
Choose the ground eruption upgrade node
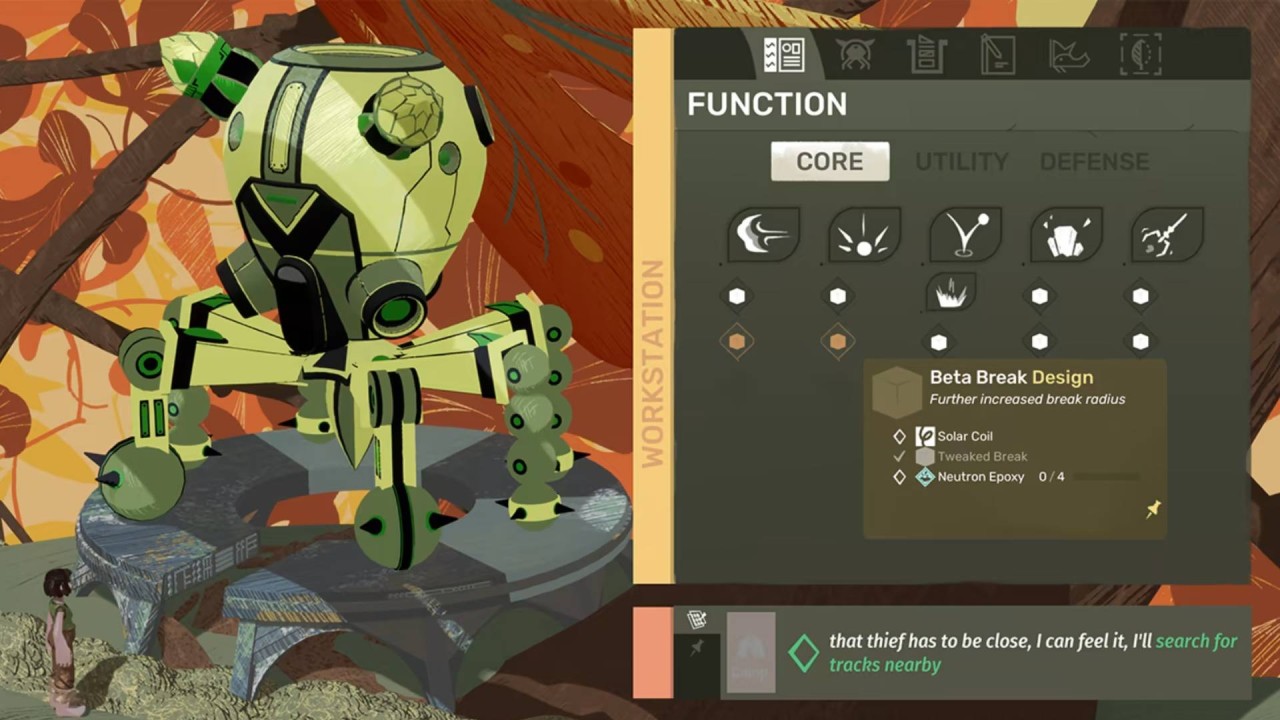click(x=951, y=293)
